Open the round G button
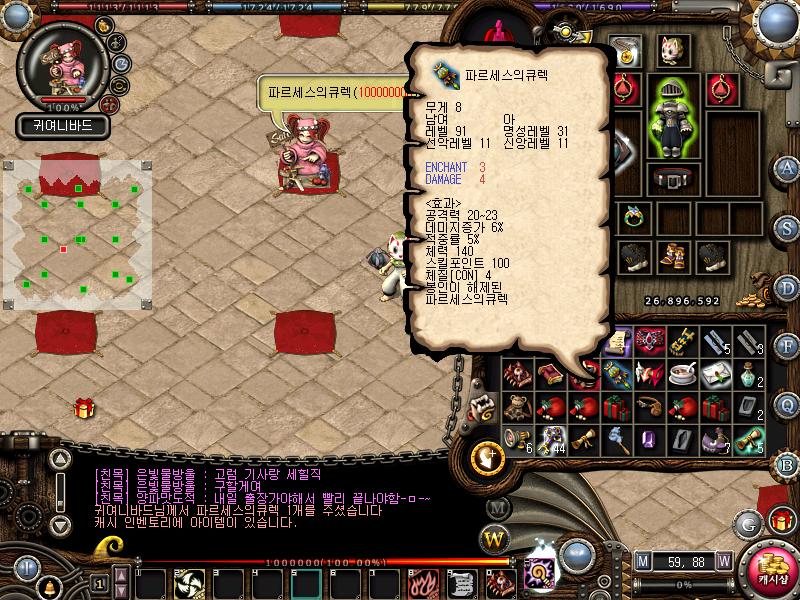Image resolution: width=800 pixels, height=600 pixels. pyautogui.click(x=748, y=523)
